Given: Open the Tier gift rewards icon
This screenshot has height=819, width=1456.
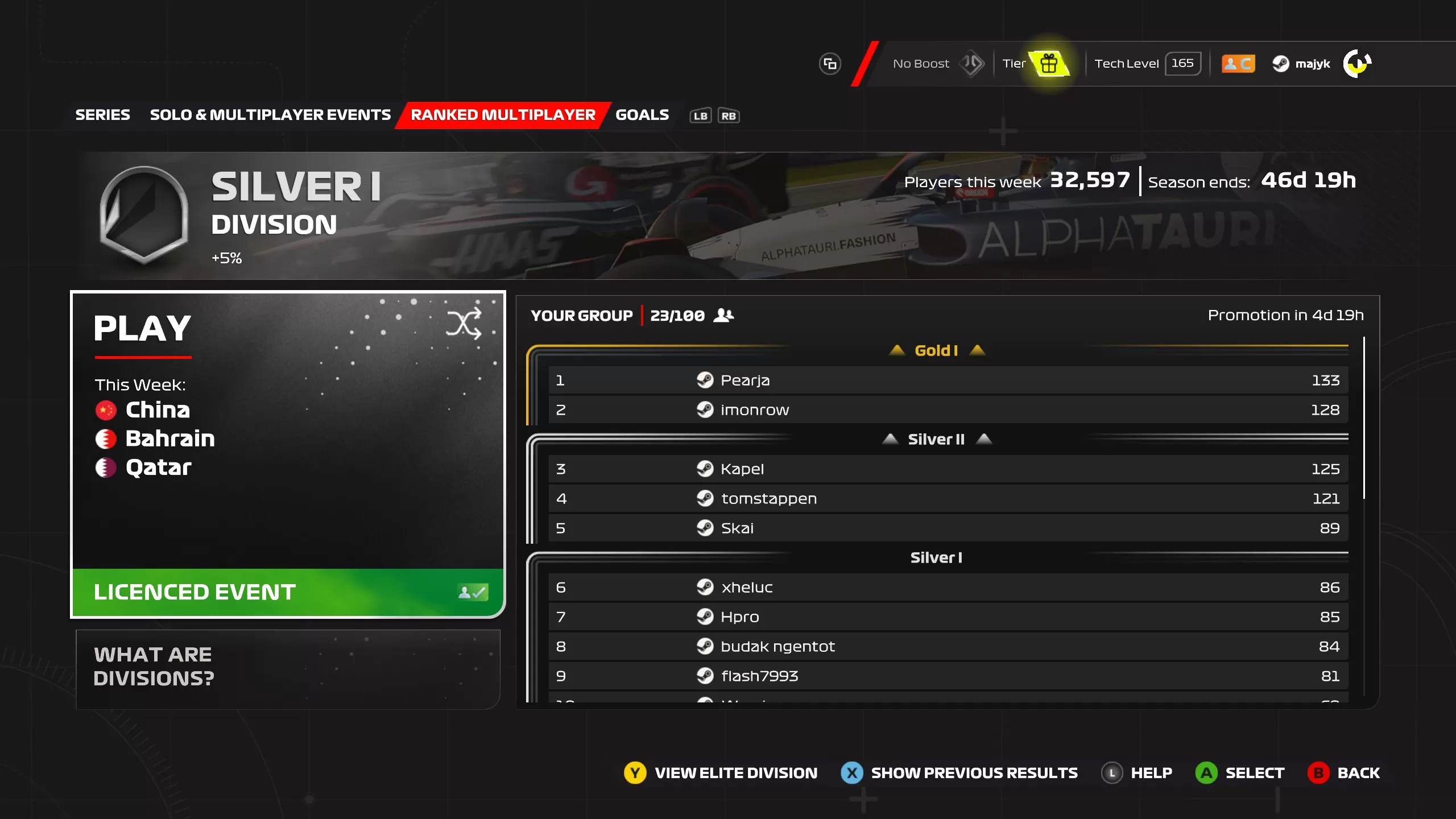Looking at the screenshot, I should pyautogui.click(x=1049, y=63).
